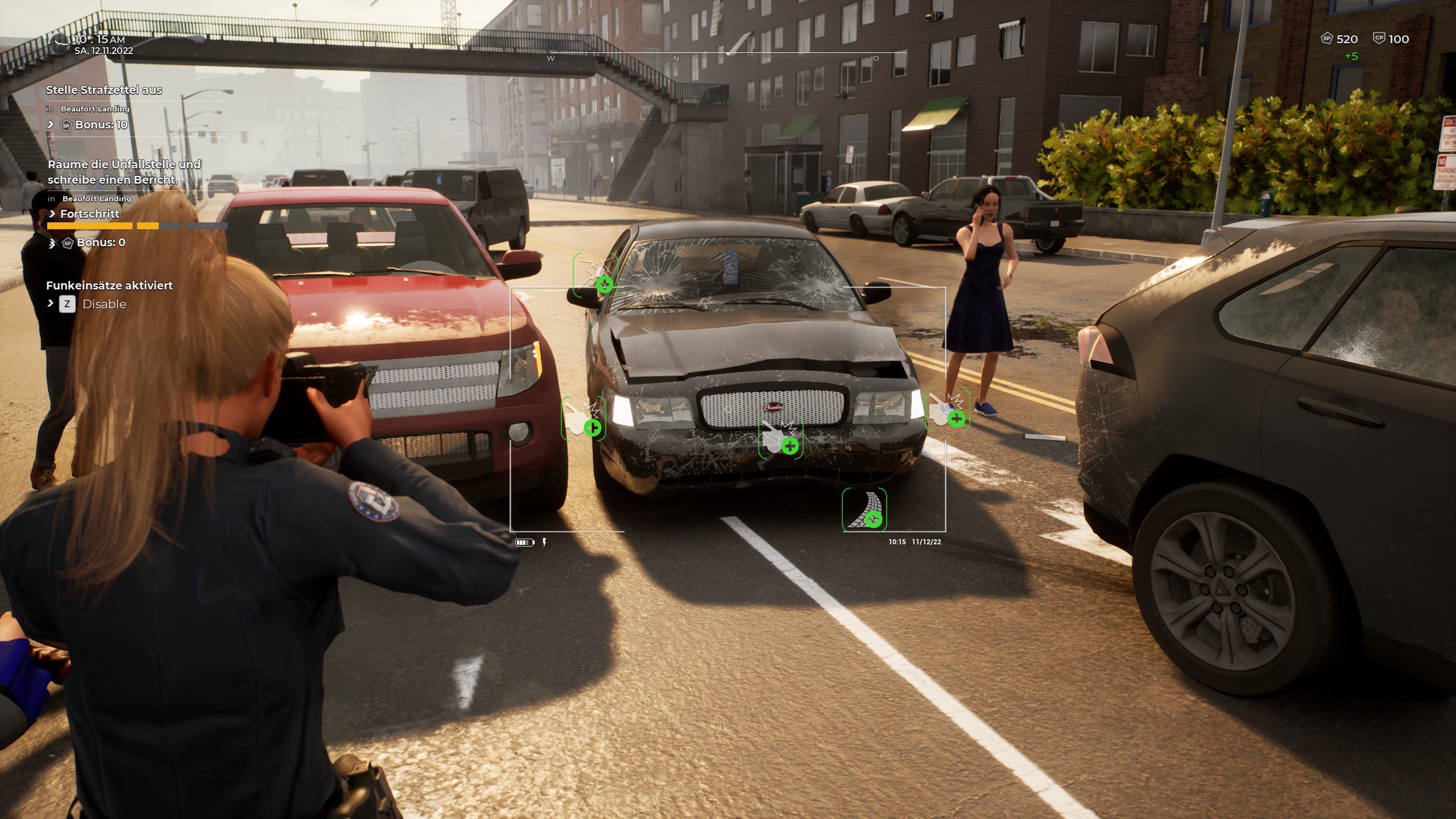The width and height of the screenshot is (1456, 819).
Task: Click the "Funkeinsätze aktiviert" tracker entry
Action: pyautogui.click(x=109, y=286)
